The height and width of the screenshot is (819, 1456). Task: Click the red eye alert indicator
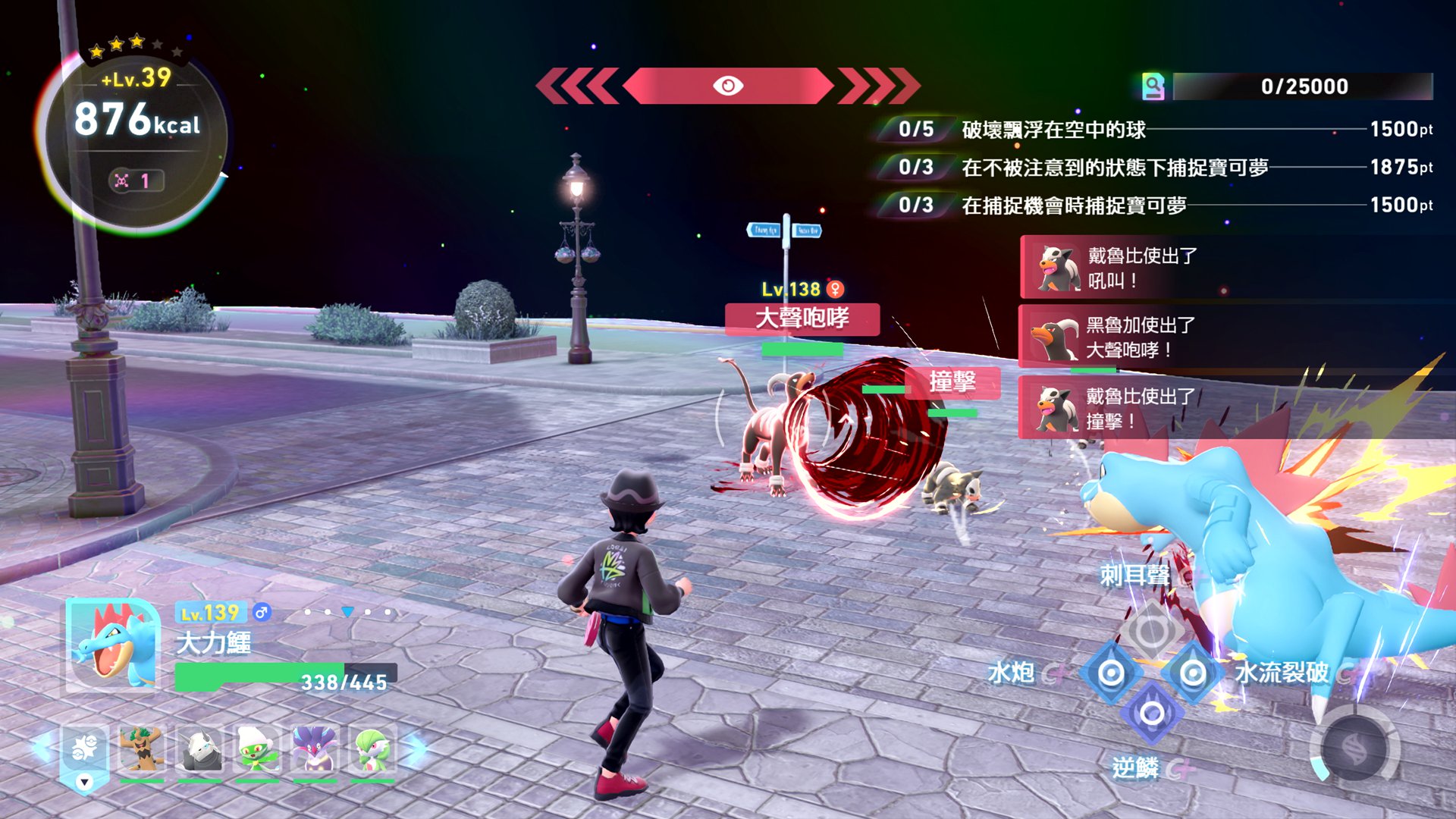click(x=728, y=86)
